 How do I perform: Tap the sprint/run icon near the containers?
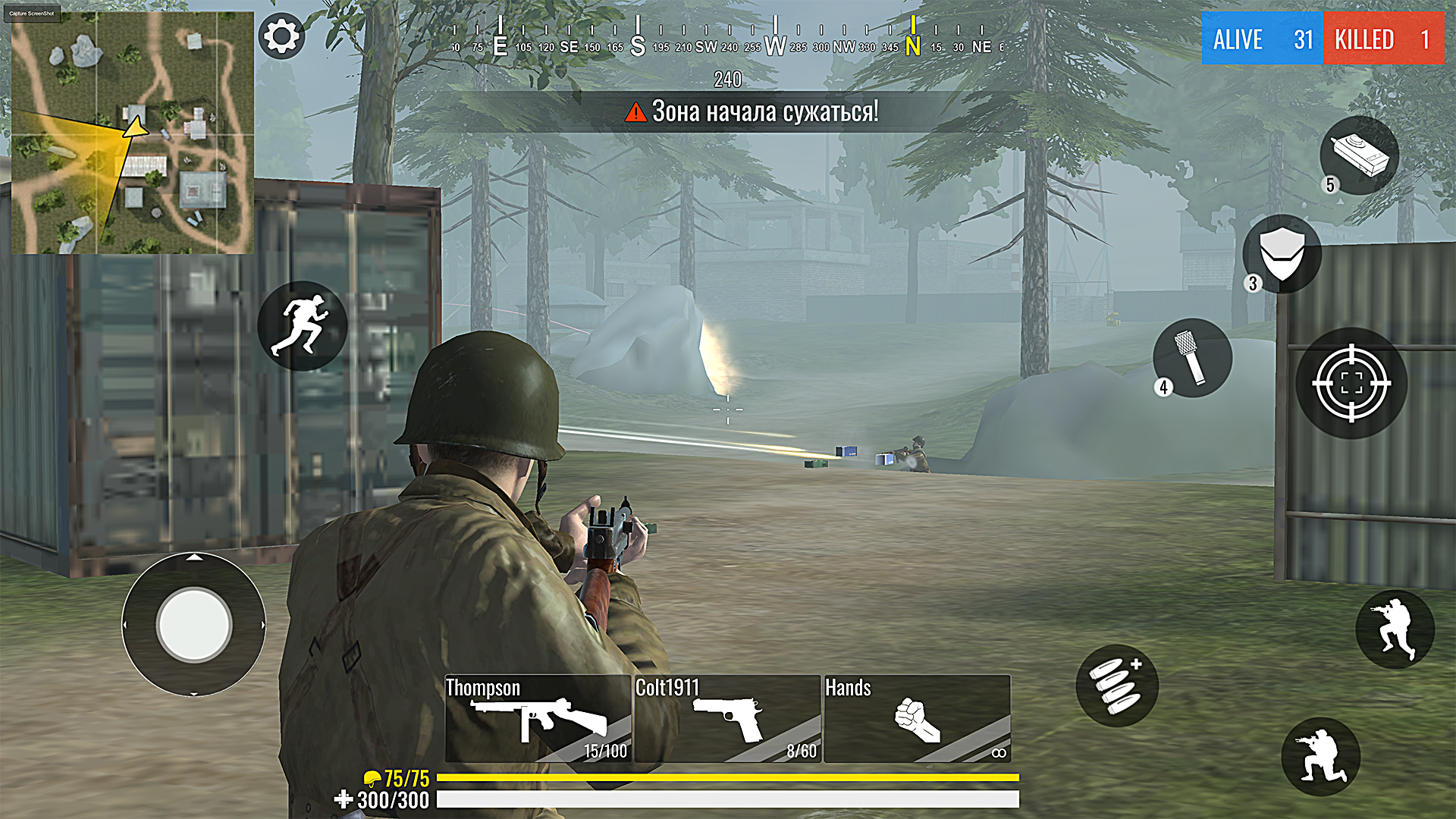pyautogui.click(x=303, y=326)
